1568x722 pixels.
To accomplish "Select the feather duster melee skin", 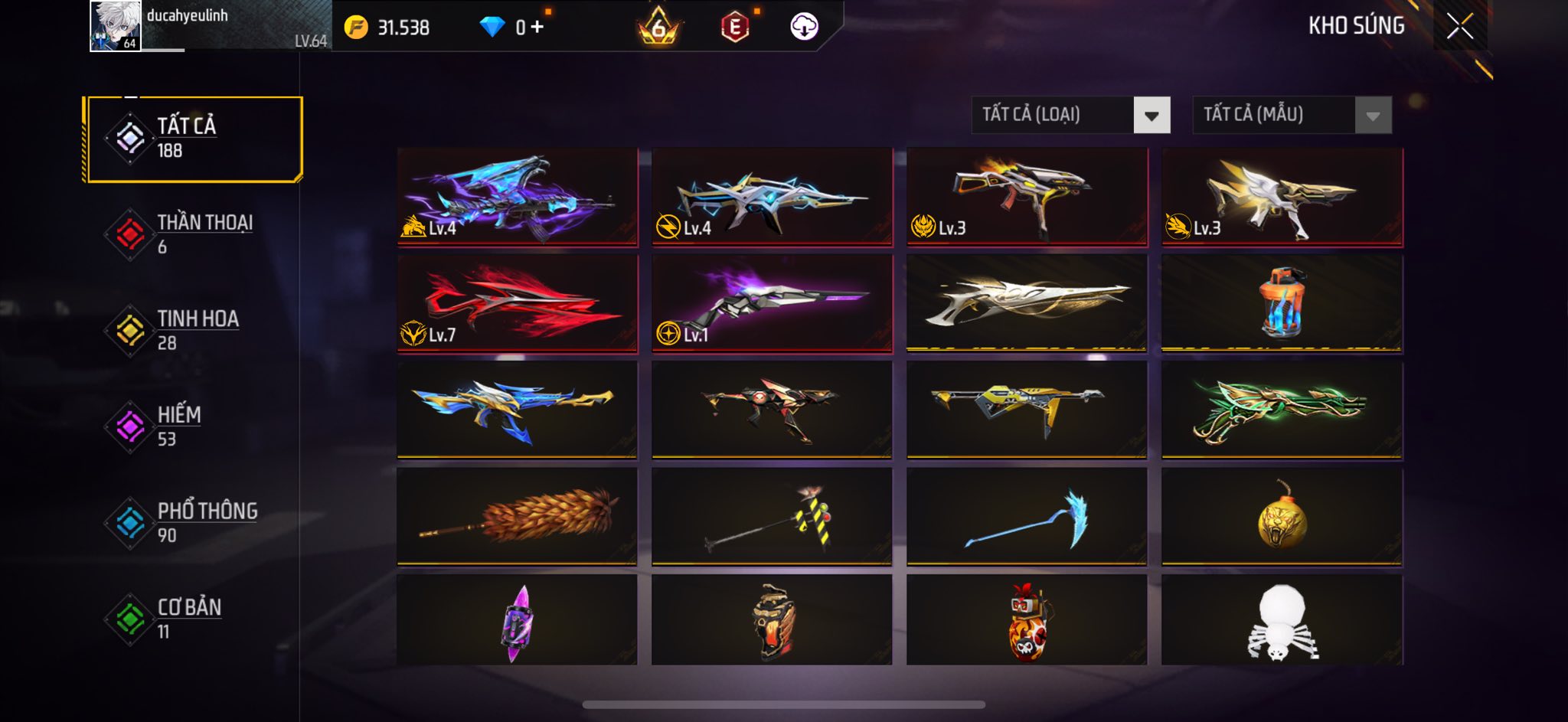I will tap(517, 517).
